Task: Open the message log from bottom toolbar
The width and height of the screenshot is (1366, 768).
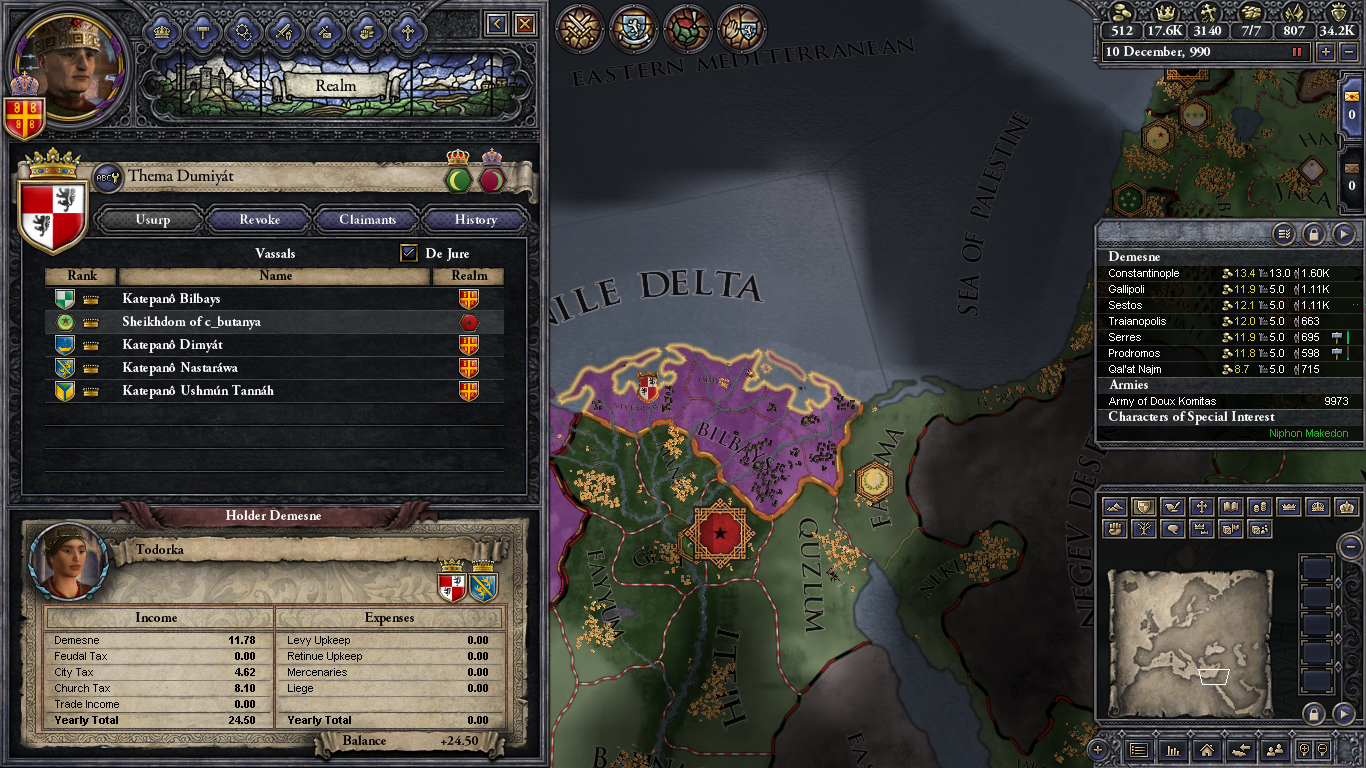Action: click(1138, 751)
